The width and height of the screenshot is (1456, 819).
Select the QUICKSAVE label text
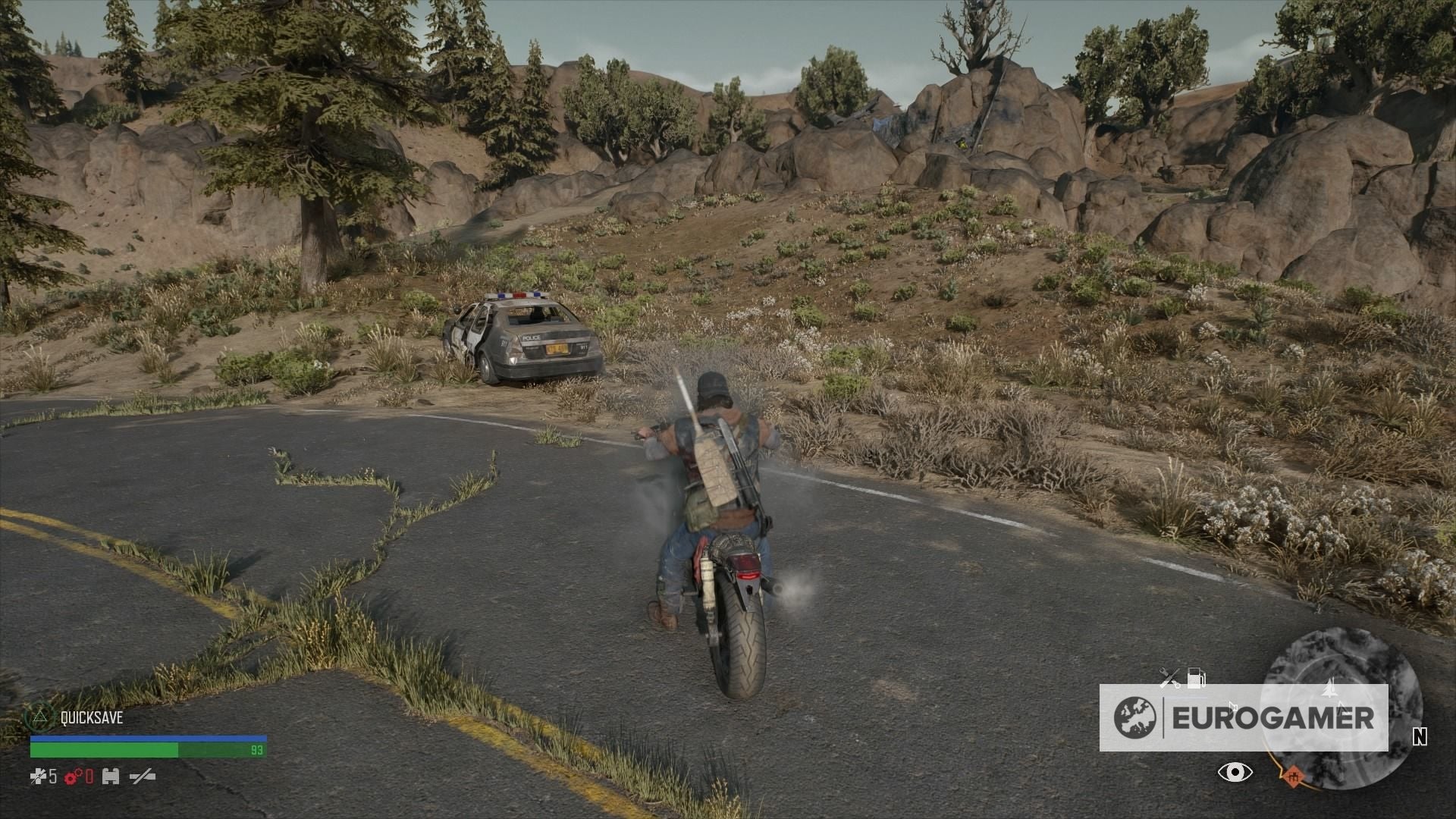coord(93,716)
